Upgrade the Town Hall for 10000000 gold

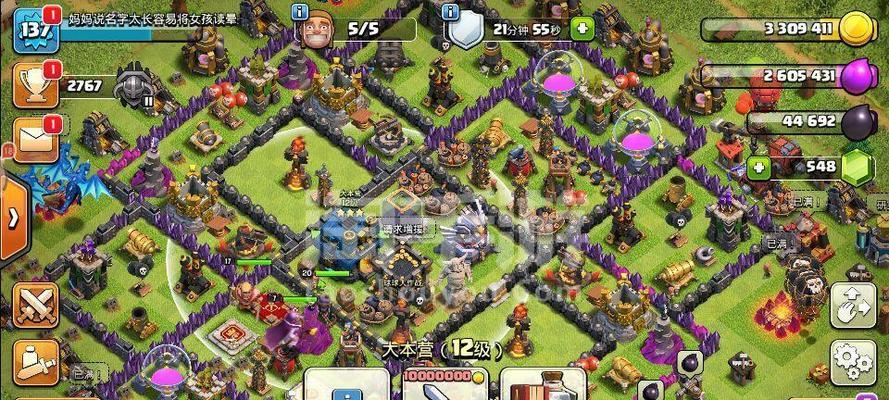[x=443, y=385]
